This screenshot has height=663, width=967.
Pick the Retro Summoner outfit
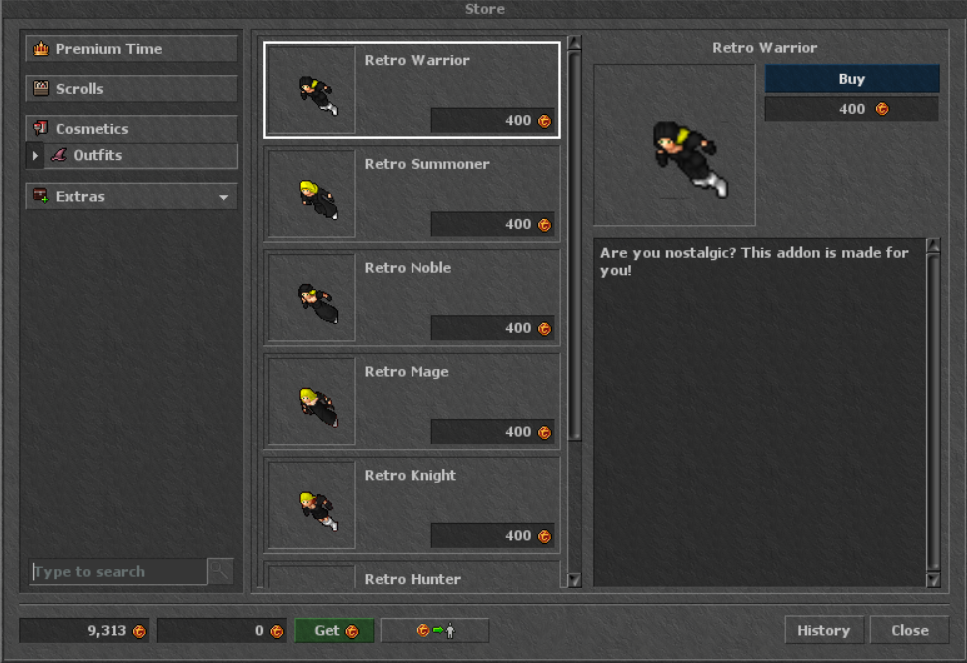[x=411, y=194]
